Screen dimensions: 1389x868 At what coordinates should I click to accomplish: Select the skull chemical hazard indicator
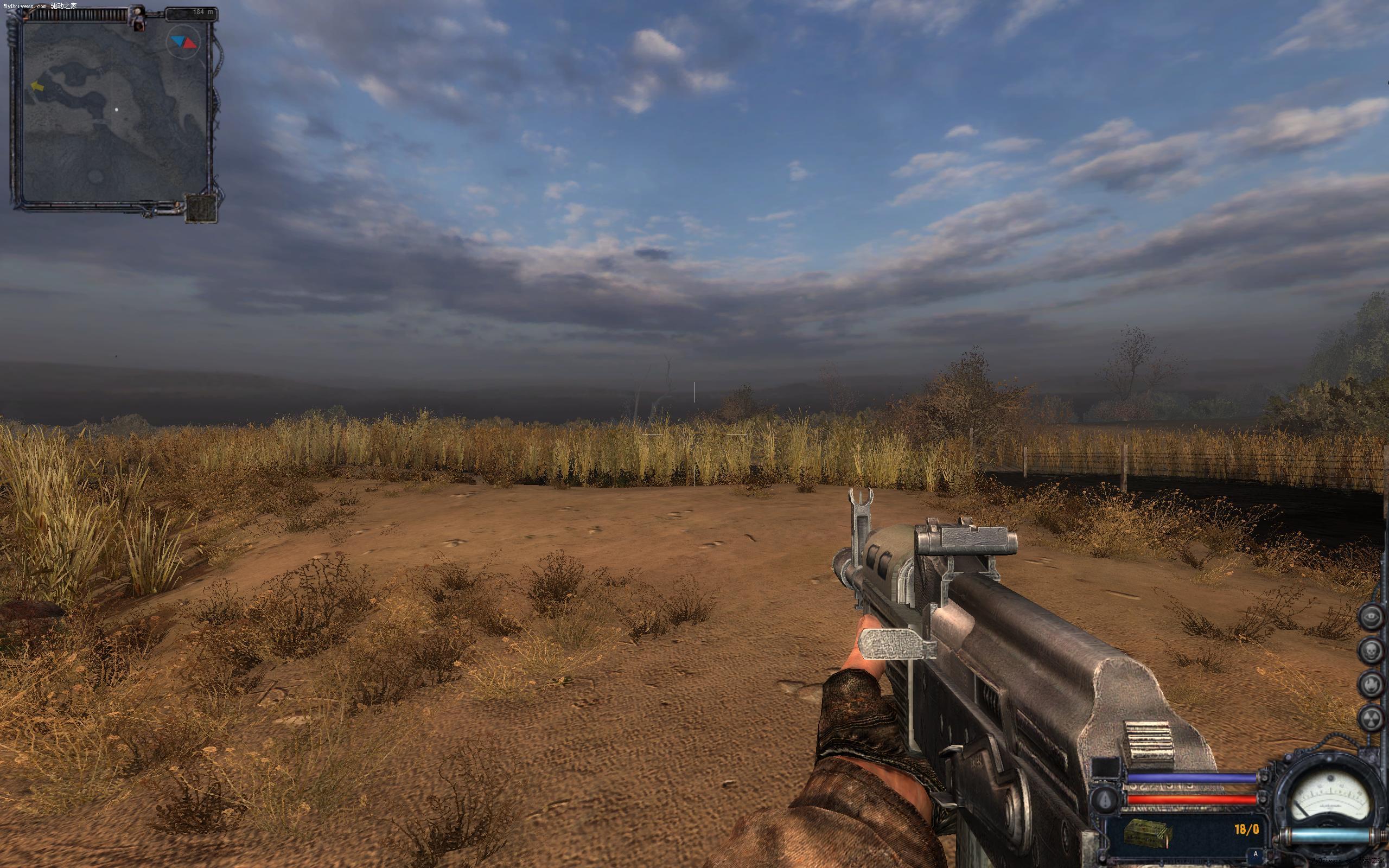point(1371,650)
